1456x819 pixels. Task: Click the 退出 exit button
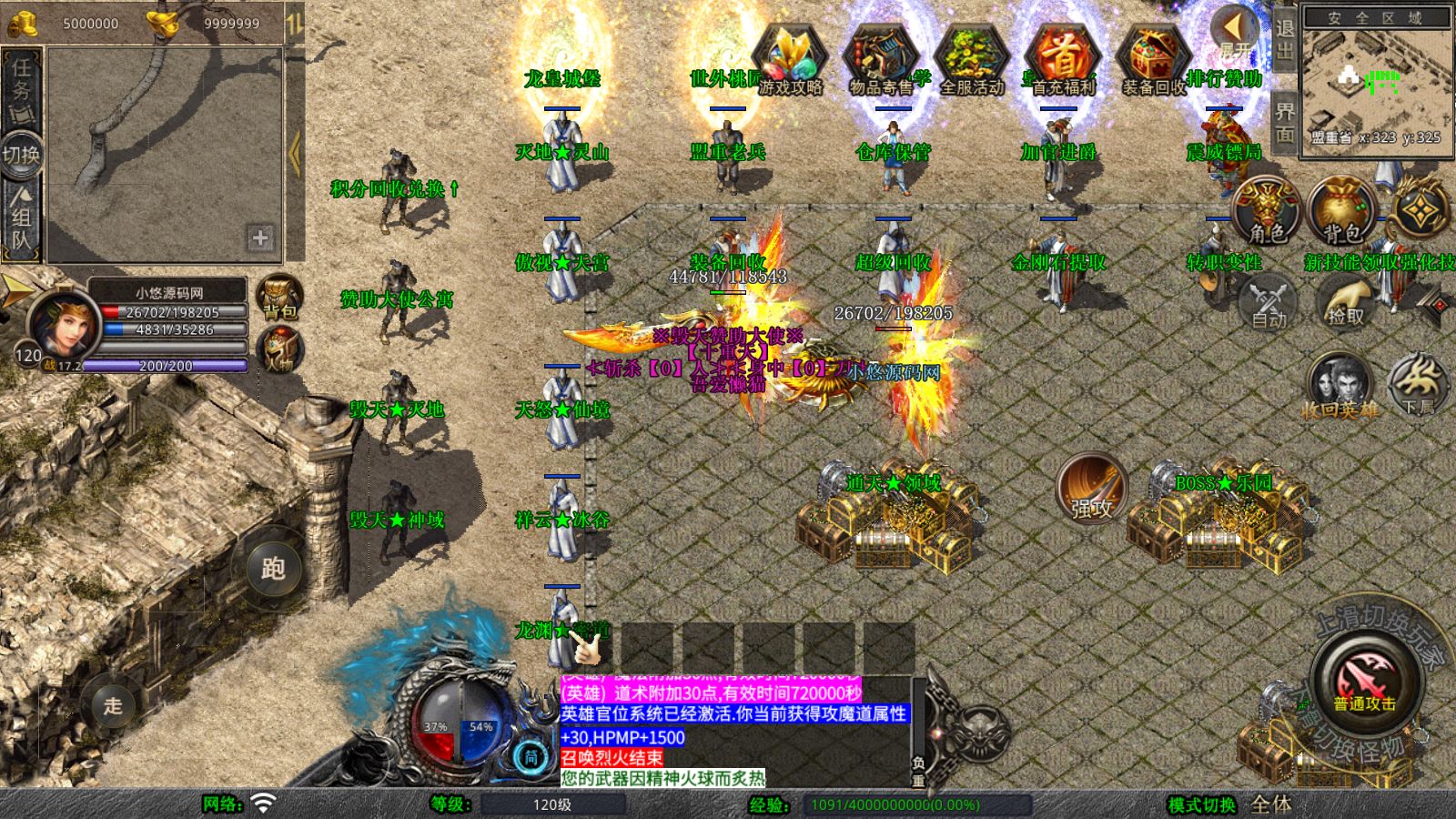click(x=1284, y=38)
